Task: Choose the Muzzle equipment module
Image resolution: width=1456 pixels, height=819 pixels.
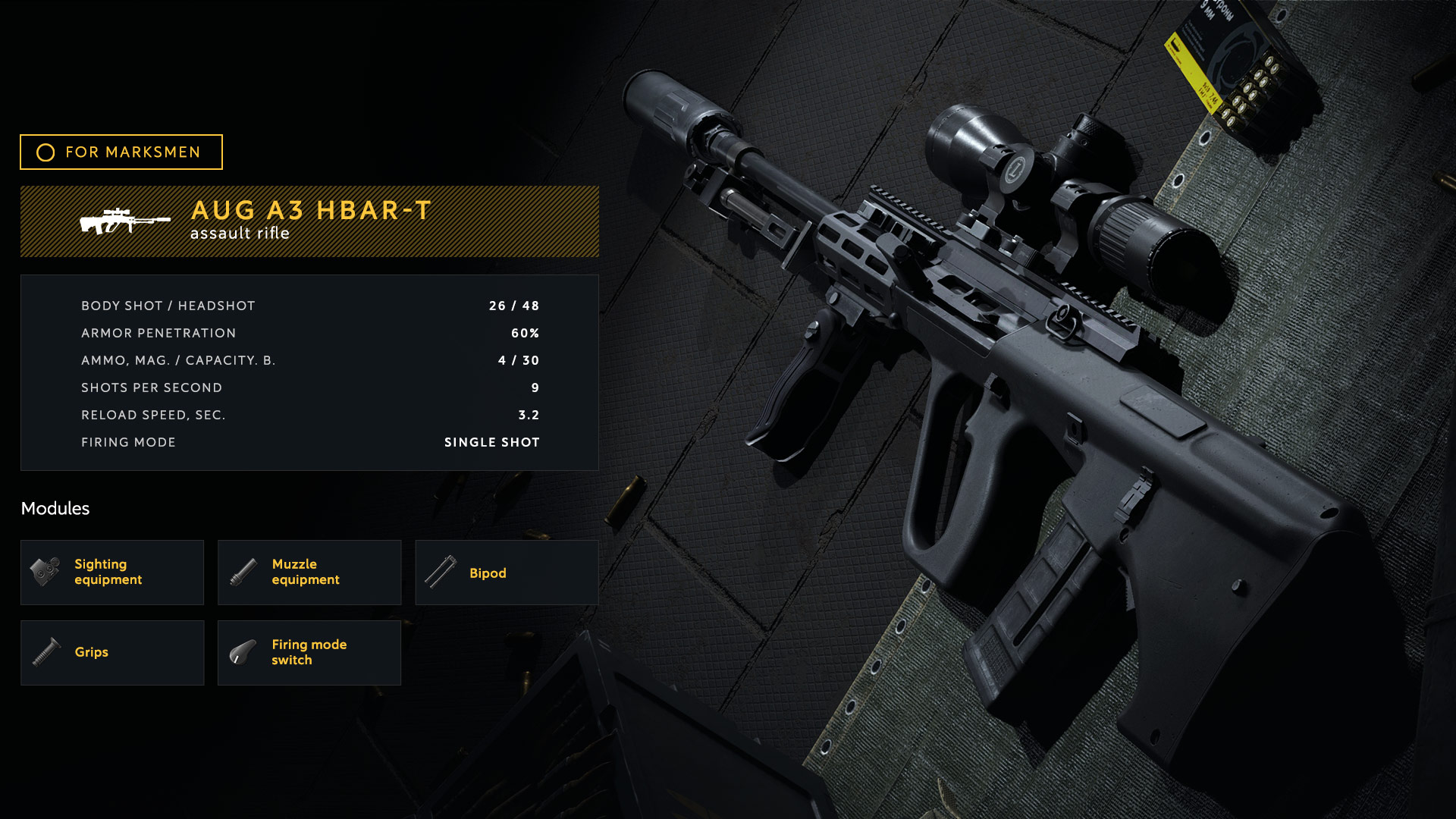Action: coord(309,573)
